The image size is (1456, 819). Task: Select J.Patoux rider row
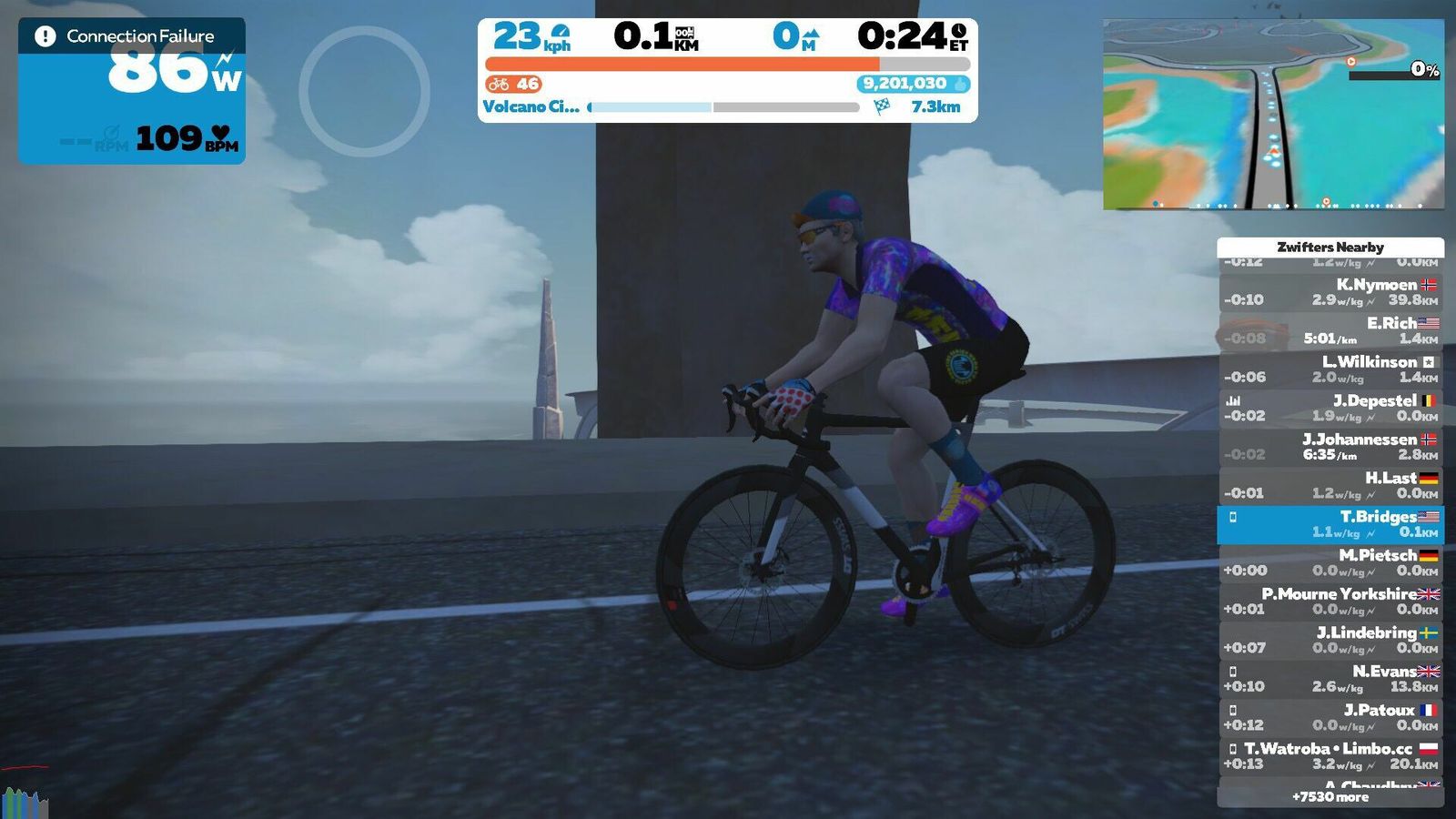coord(1330,717)
